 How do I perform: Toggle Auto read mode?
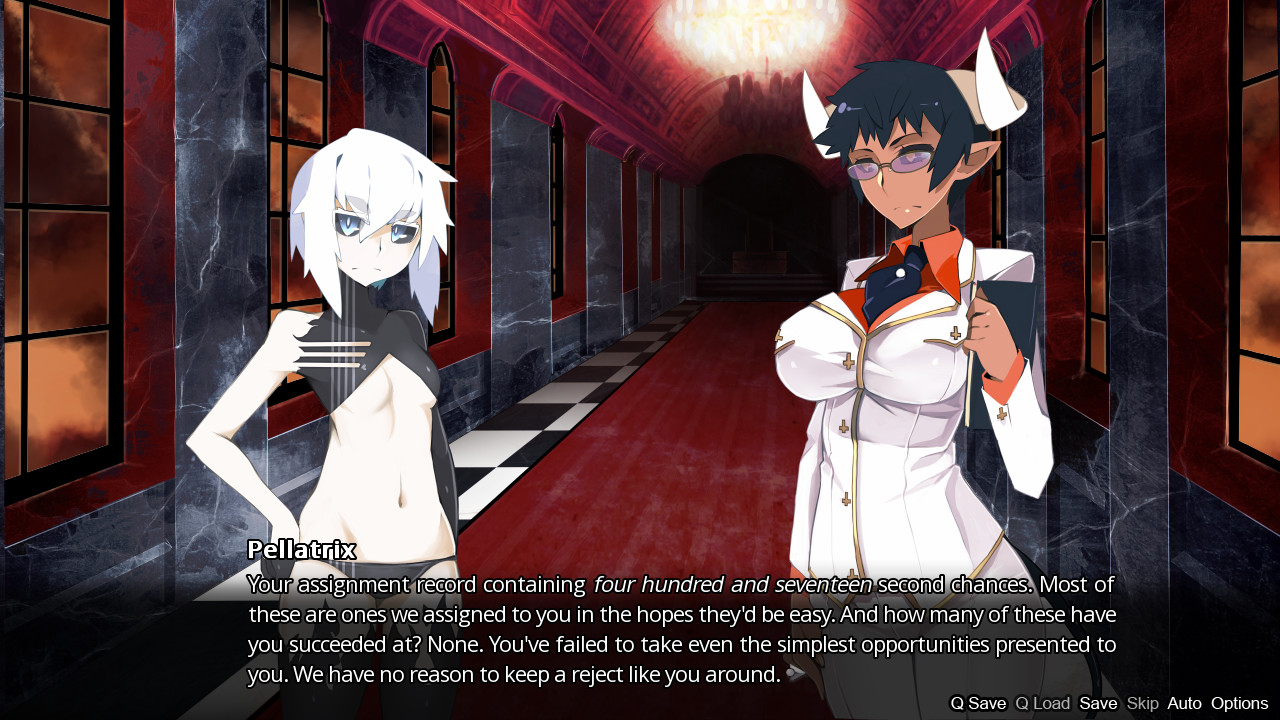point(1184,703)
